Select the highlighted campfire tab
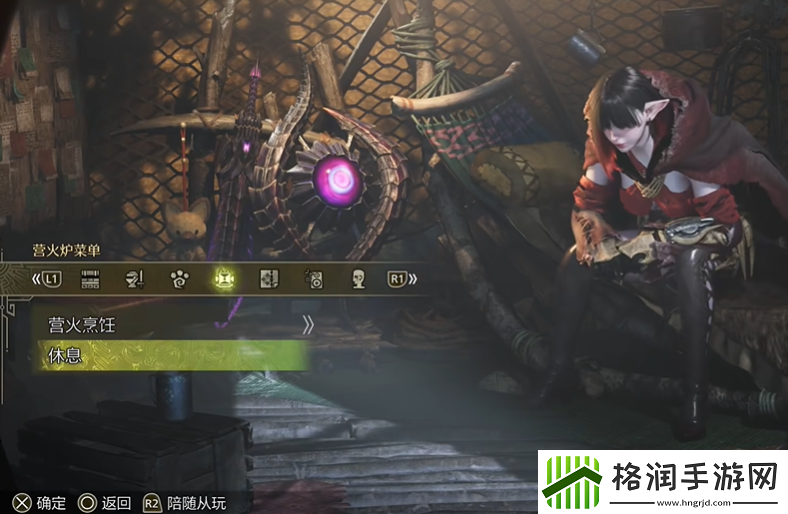The image size is (788, 514). [x=222, y=279]
